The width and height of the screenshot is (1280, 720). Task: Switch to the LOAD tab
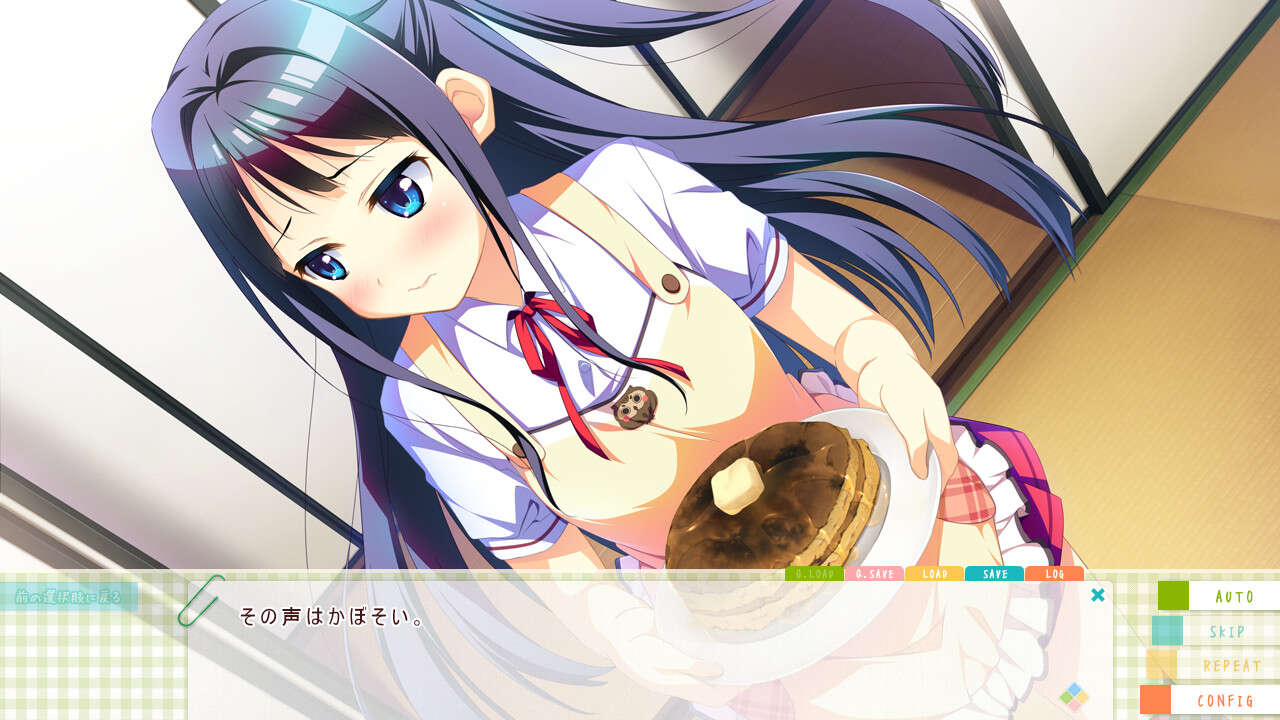936,574
